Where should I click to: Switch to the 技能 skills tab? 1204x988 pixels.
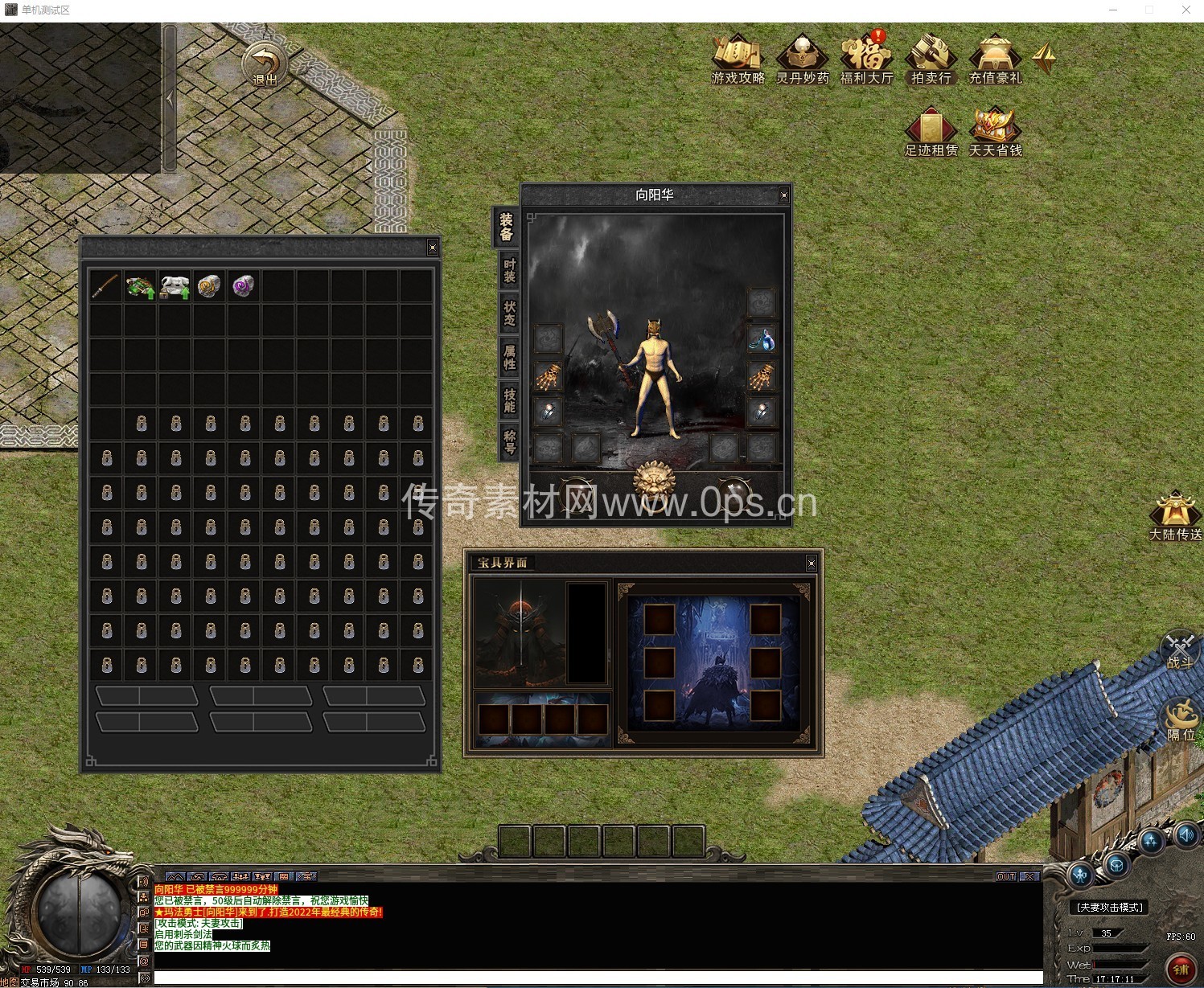point(509,401)
